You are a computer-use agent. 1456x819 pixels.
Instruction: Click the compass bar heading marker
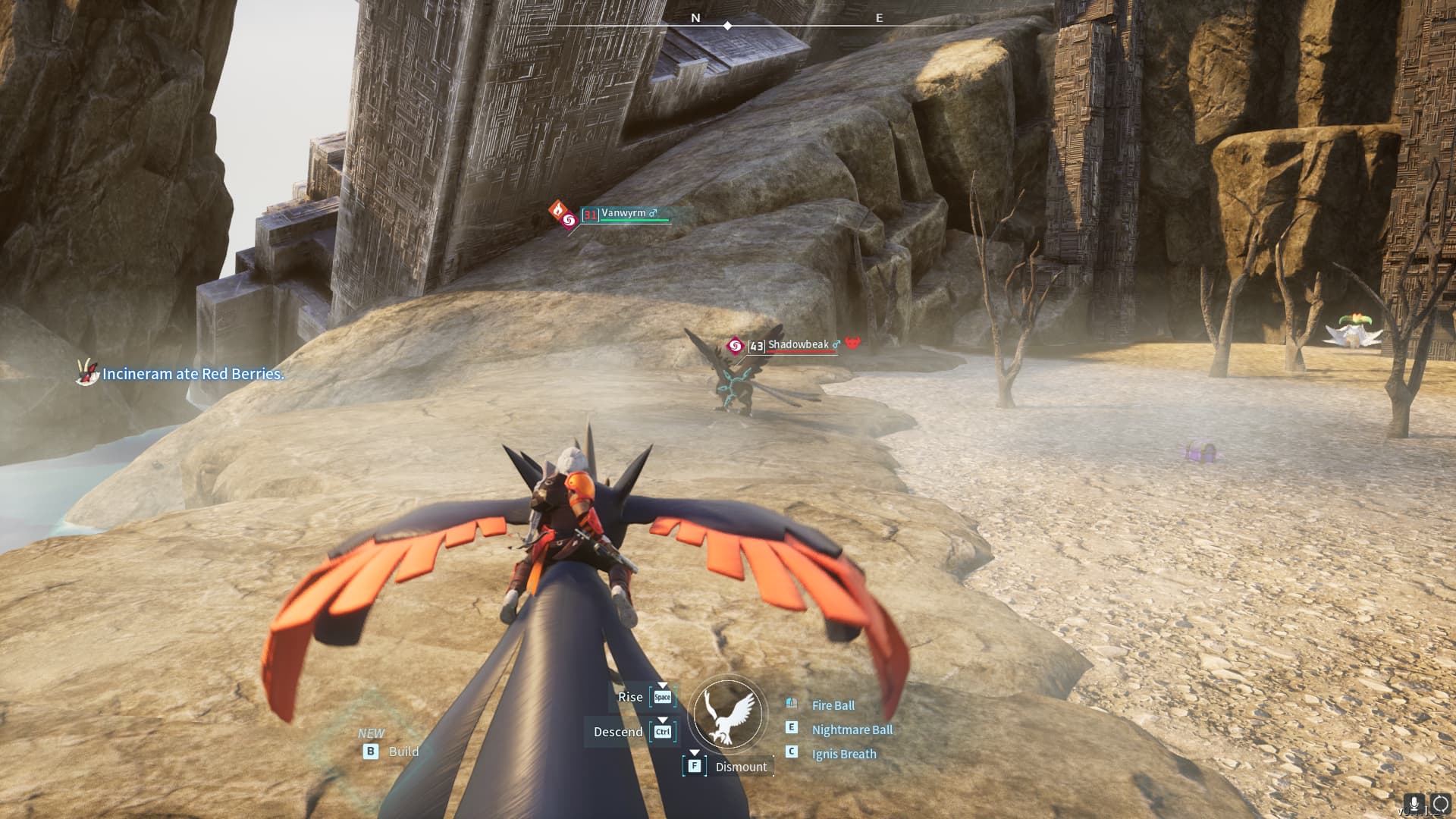click(727, 26)
